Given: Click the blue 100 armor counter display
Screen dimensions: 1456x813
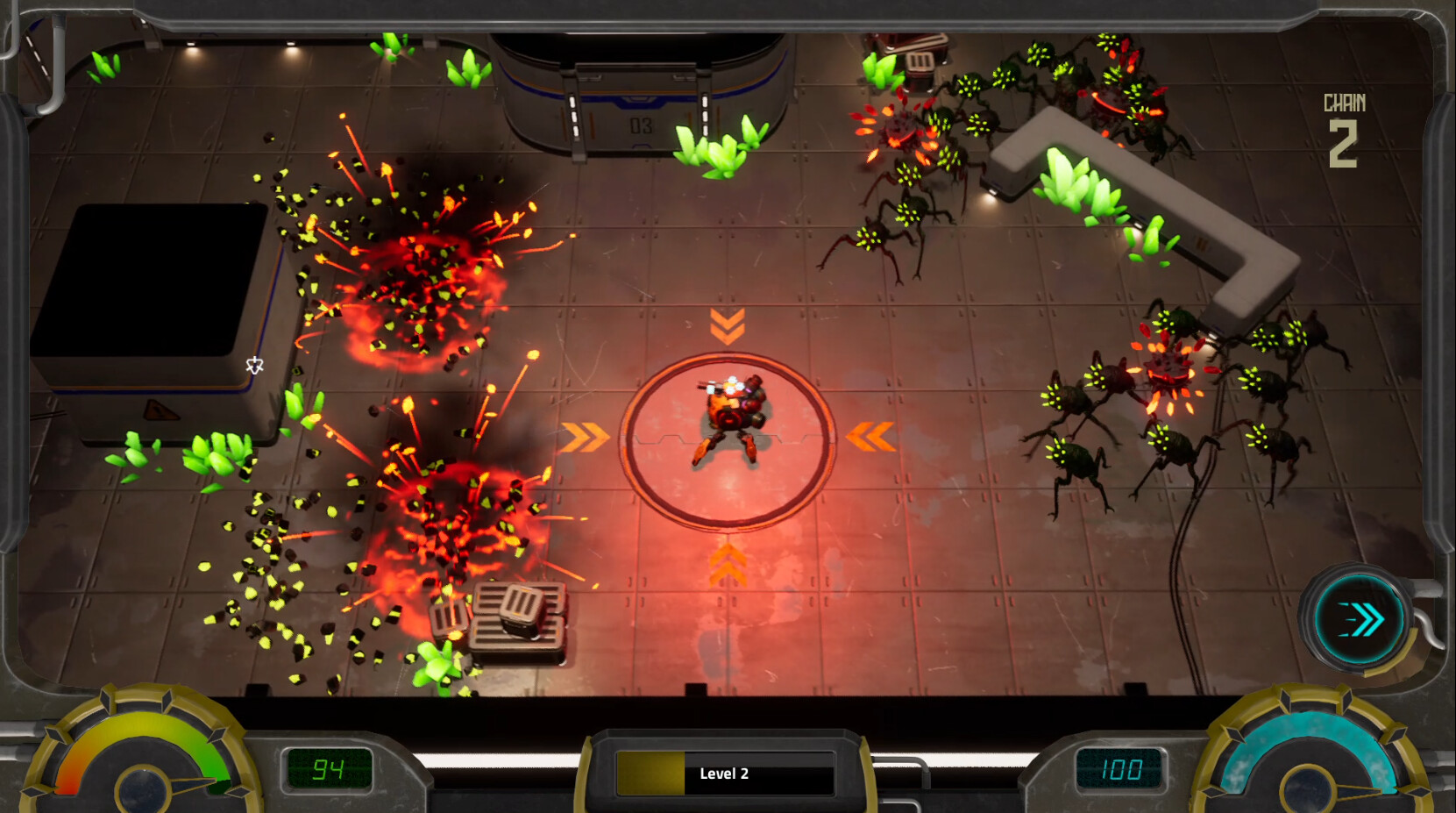Looking at the screenshot, I should [x=1122, y=771].
